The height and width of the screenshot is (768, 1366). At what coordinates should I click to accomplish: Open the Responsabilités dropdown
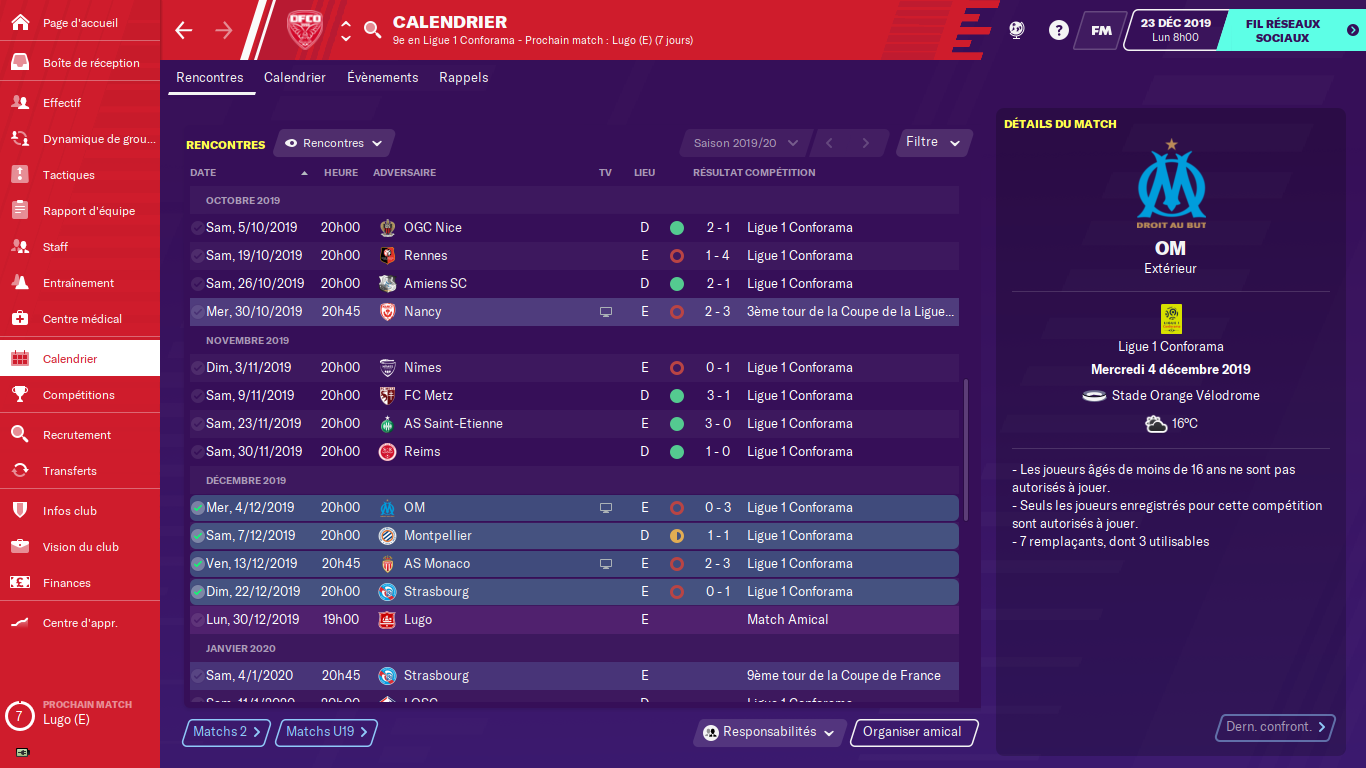coord(769,732)
